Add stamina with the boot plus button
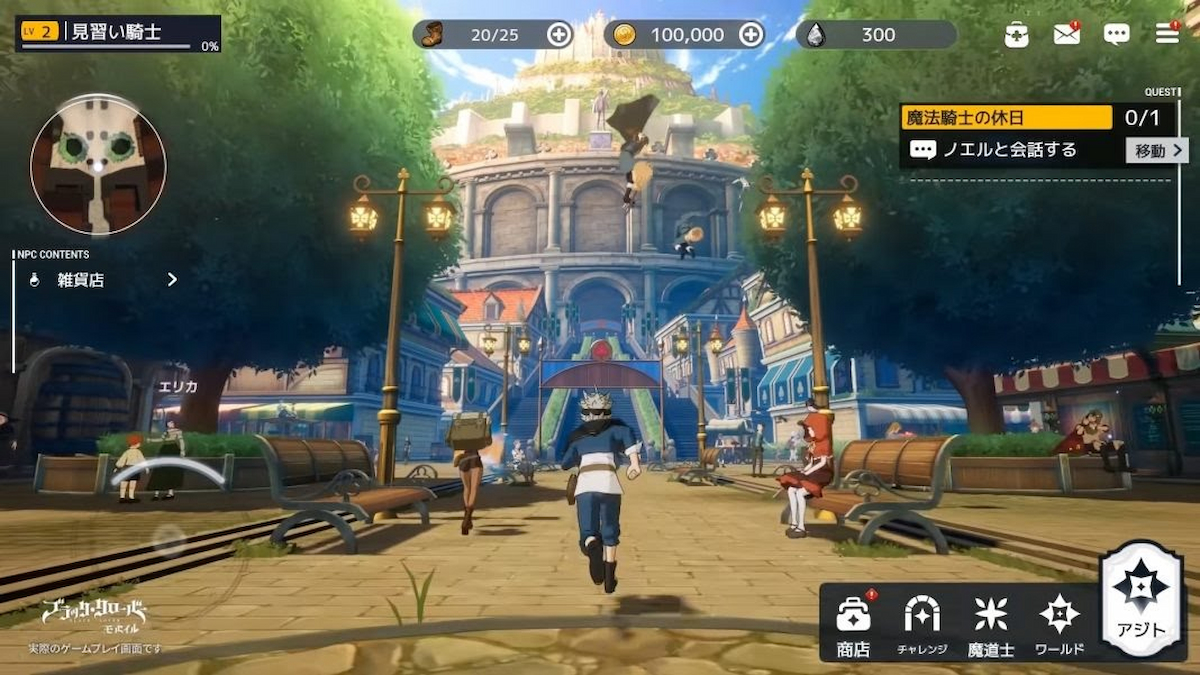 tap(559, 34)
